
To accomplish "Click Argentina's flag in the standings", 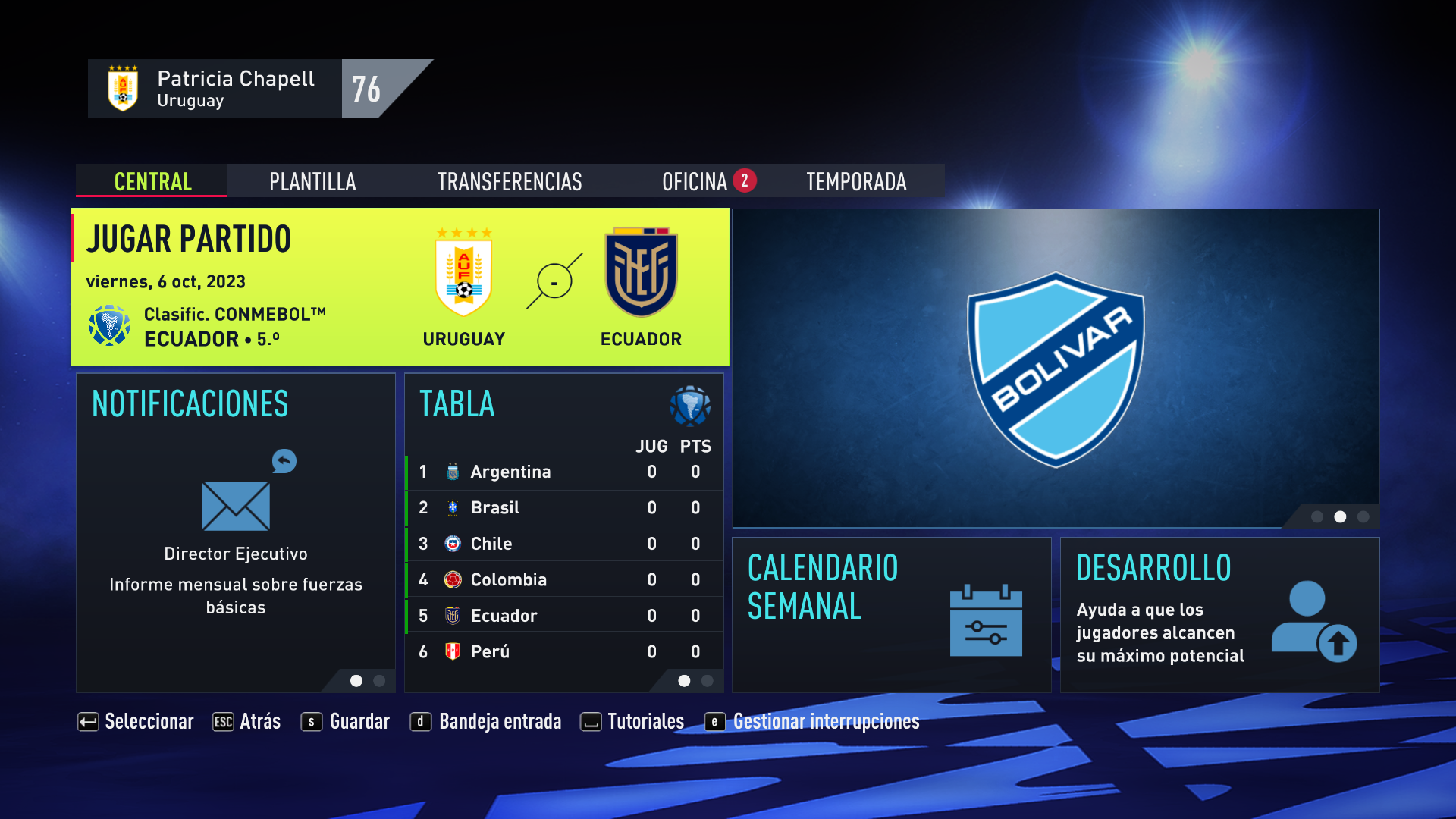I will 453,471.
